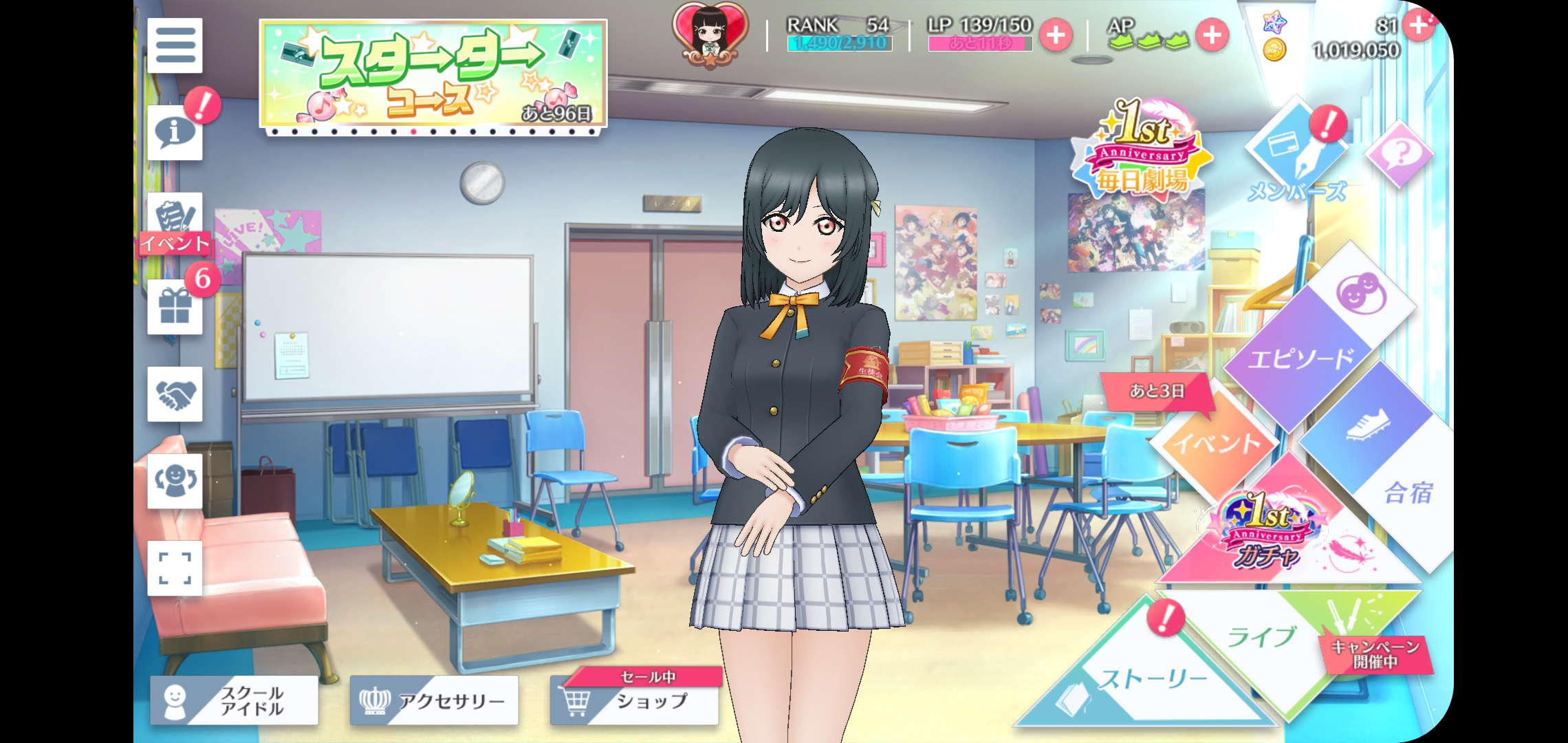Hide the interface with the fullscreen frame icon
1568x743 pixels.
tap(175, 568)
